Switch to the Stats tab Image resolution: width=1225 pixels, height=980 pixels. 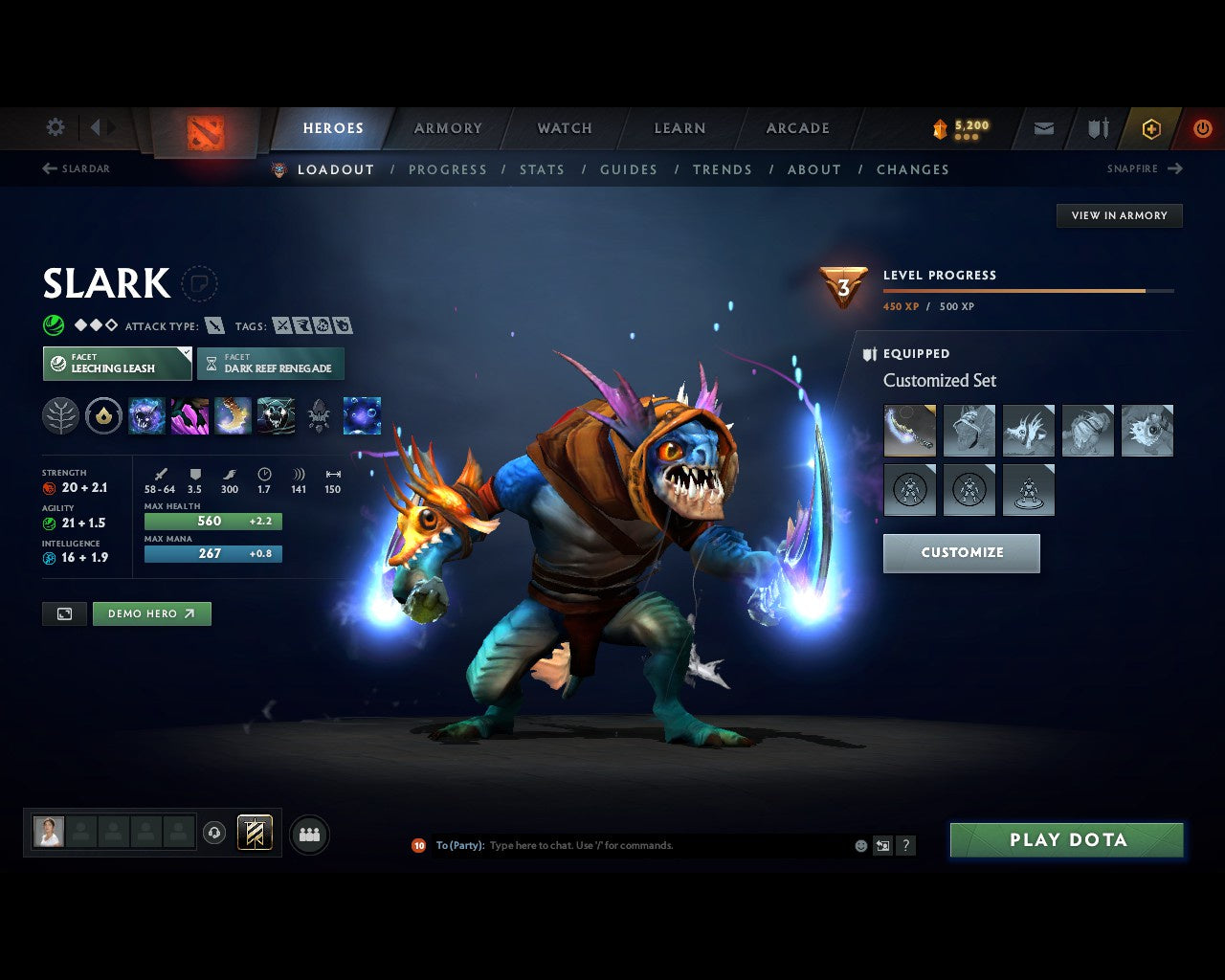point(542,169)
